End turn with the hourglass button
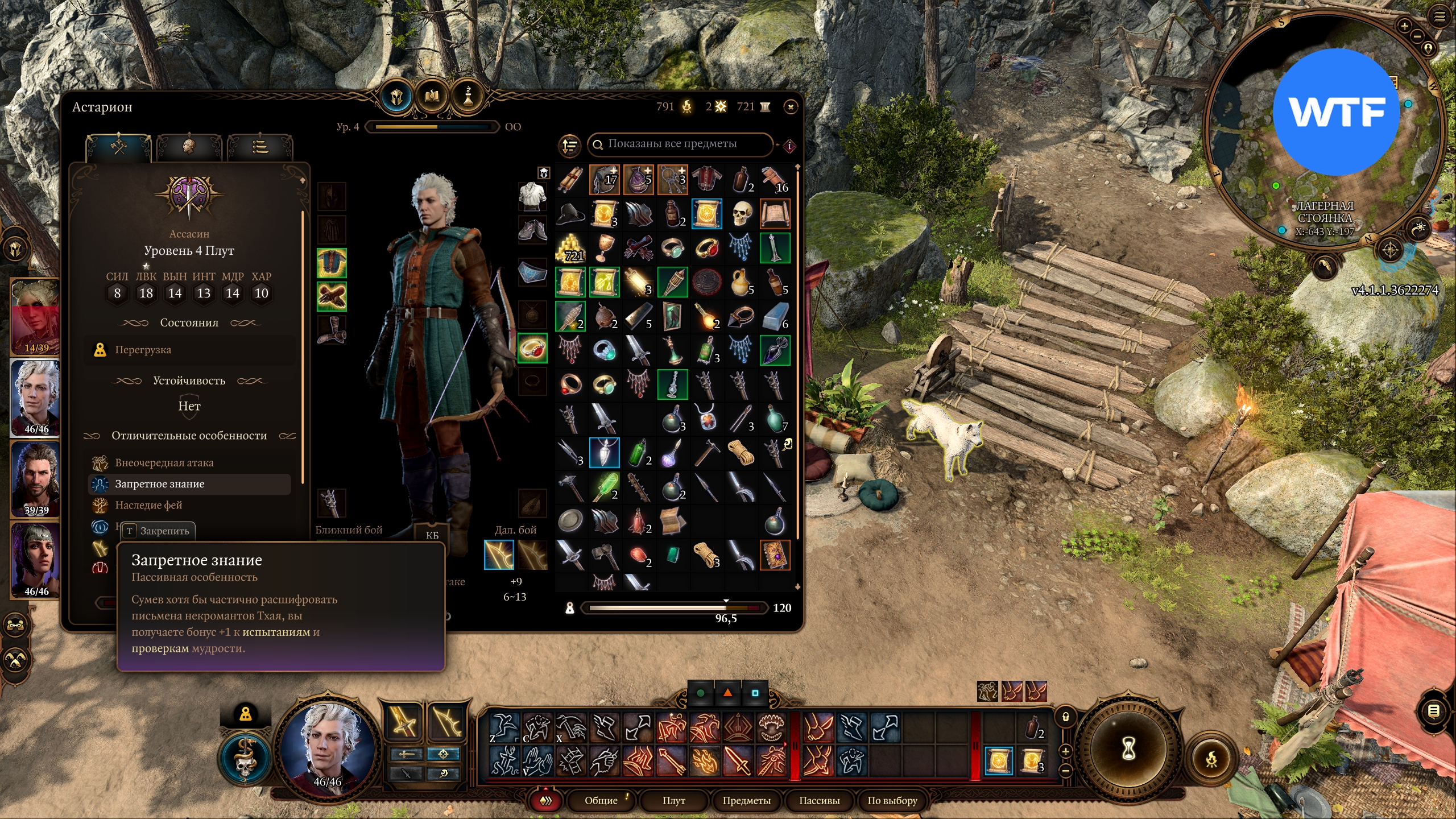 coord(1129,750)
